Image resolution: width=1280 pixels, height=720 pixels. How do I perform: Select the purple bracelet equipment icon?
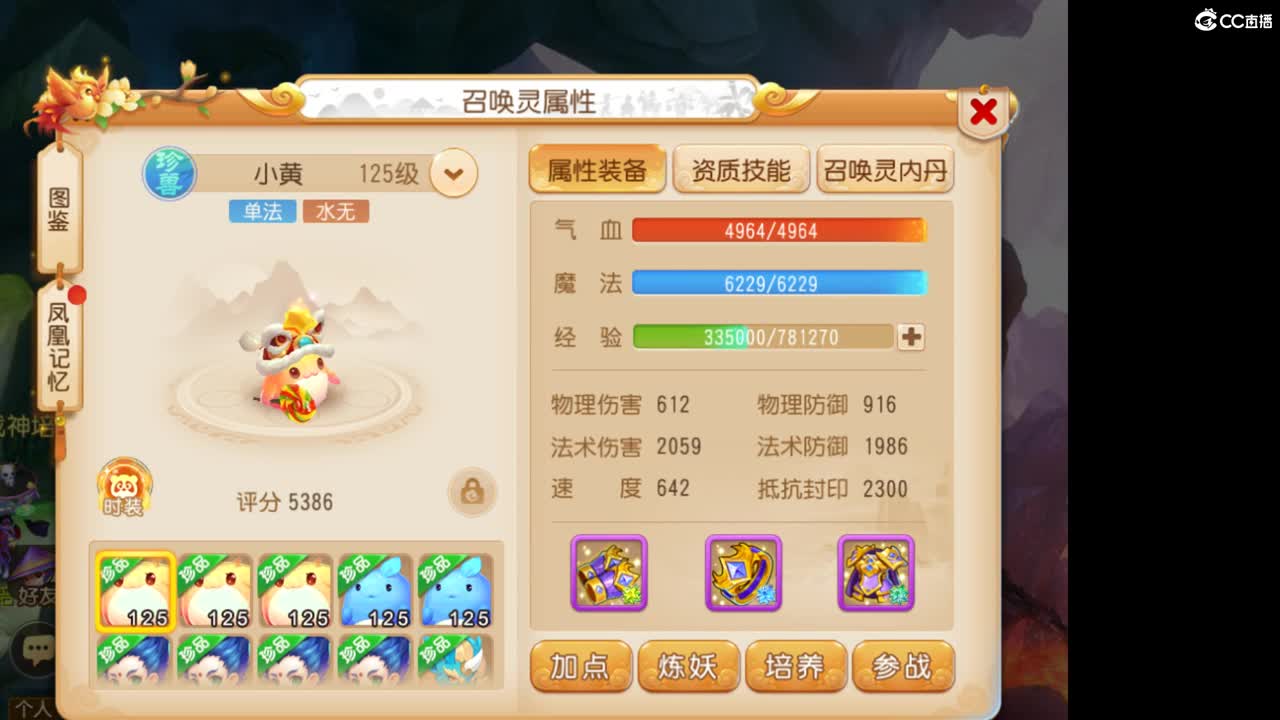[x=607, y=572]
